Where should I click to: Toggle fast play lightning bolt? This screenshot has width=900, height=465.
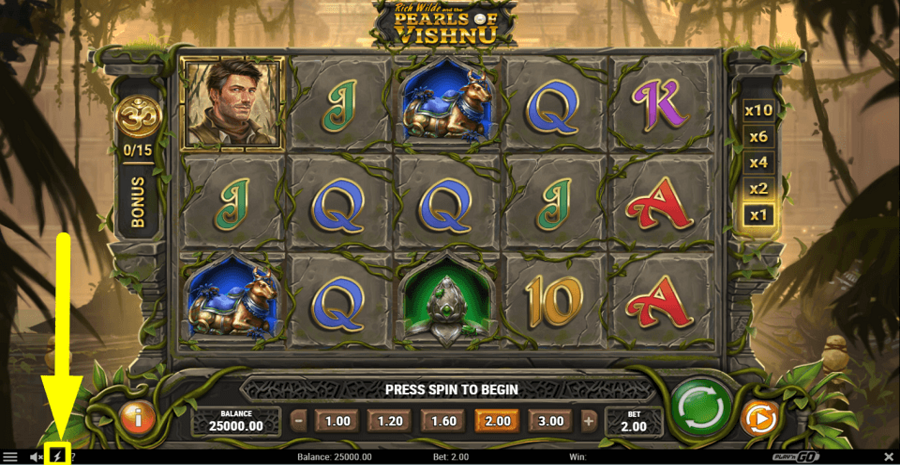[x=57, y=456]
